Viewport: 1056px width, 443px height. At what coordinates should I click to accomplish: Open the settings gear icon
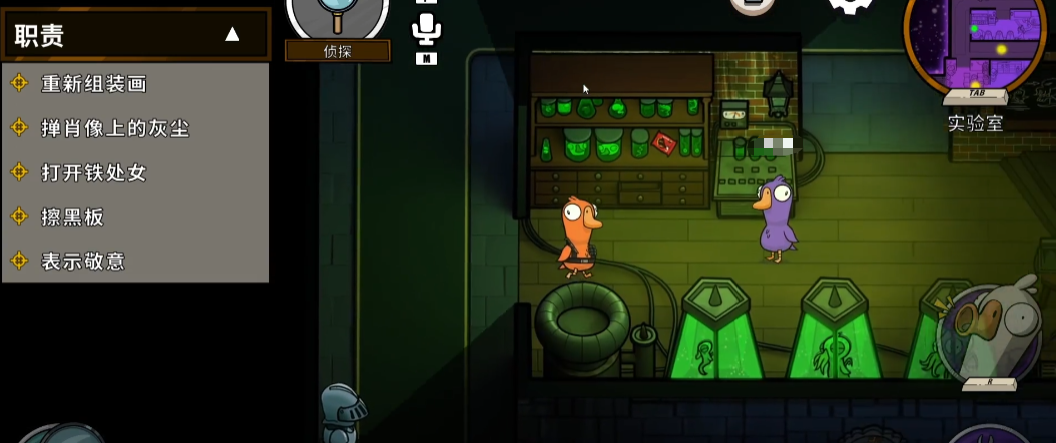point(850,8)
